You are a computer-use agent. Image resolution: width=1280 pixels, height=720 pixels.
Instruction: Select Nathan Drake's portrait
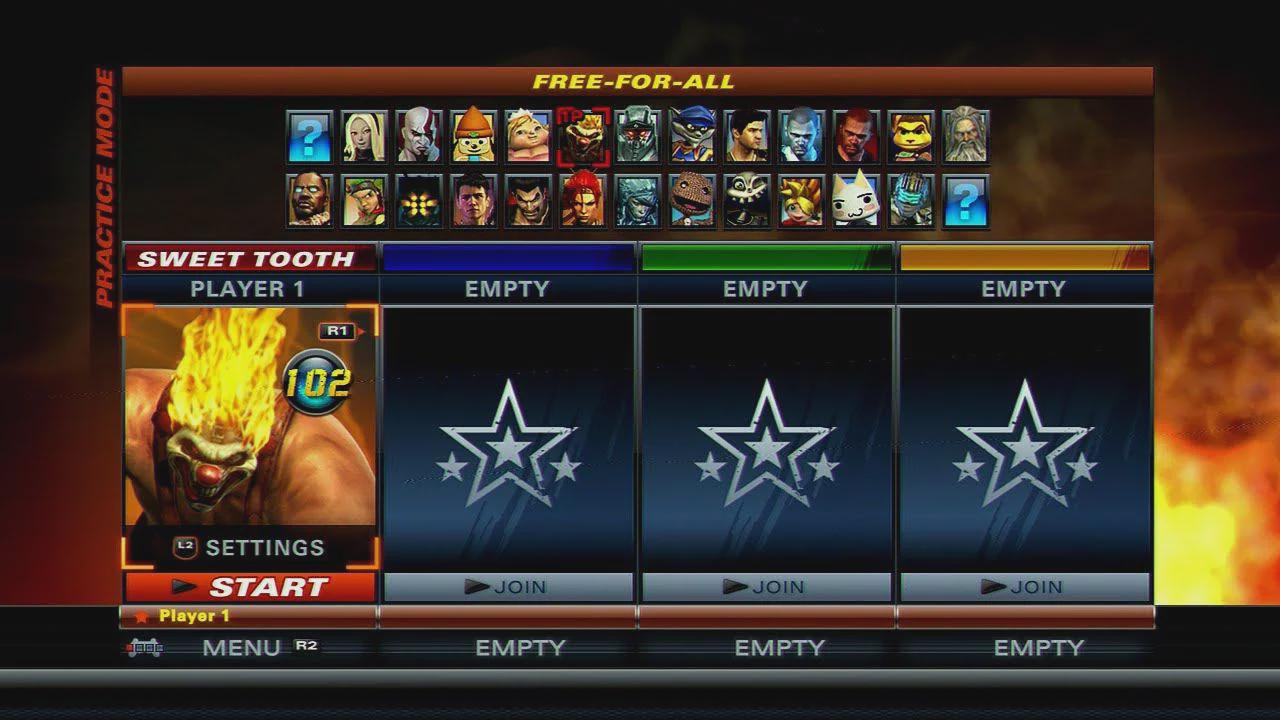click(x=747, y=137)
